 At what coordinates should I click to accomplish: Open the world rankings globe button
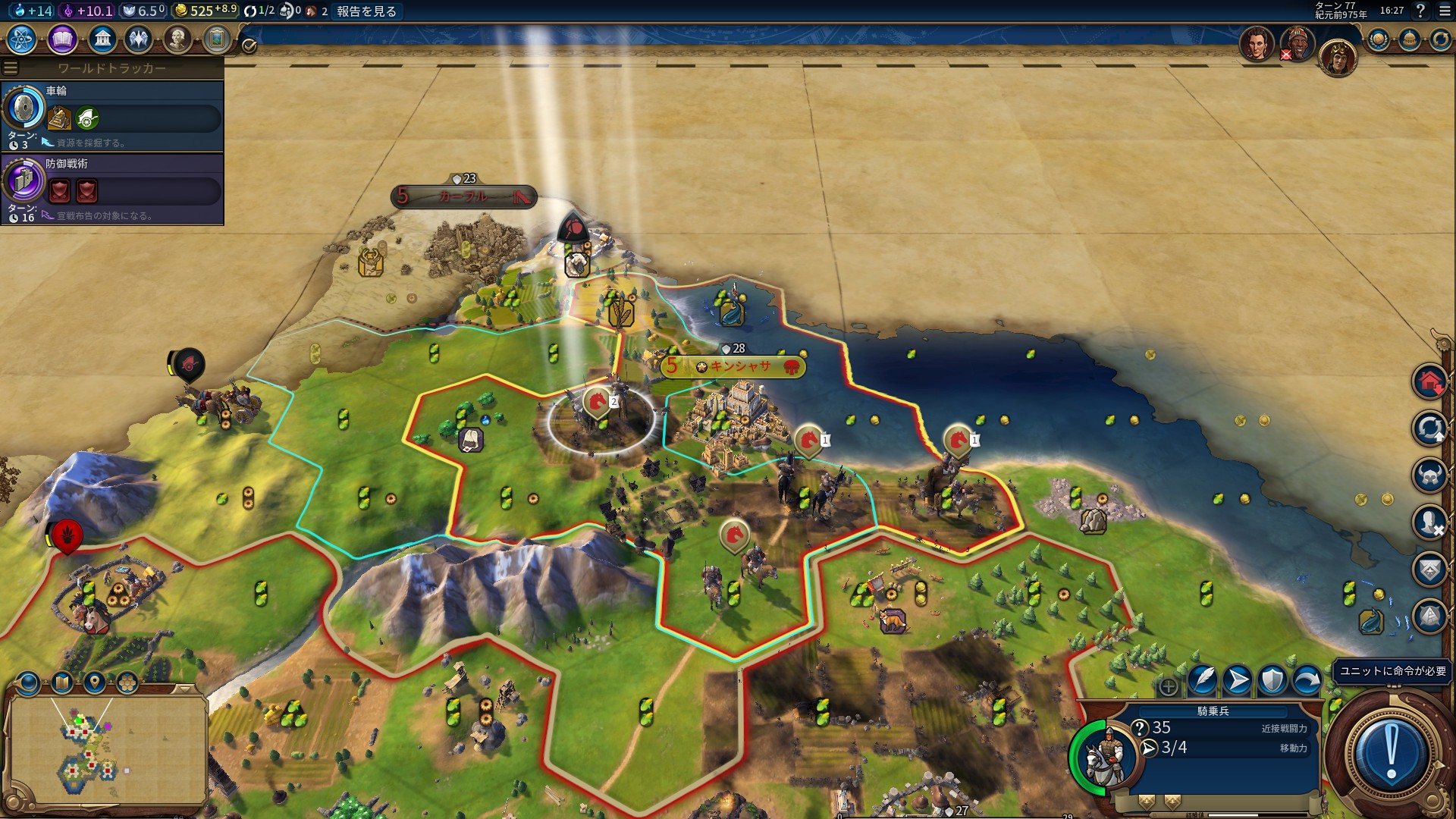click(1378, 39)
